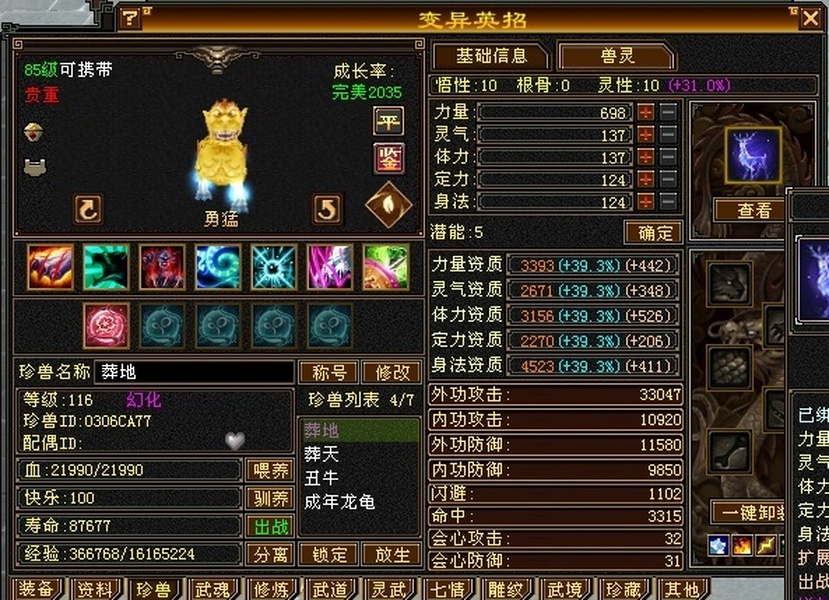Open the help question mark button
The height and width of the screenshot is (600, 829).
[130, 18]
